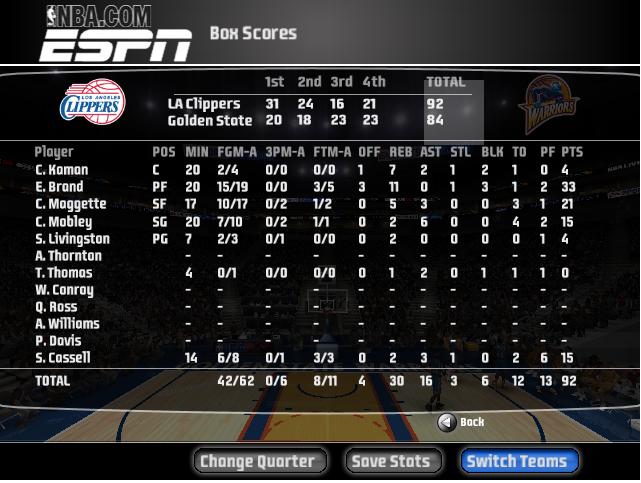Select C. Maggette's stat line
641x483 pixels.
click(68, 204)
